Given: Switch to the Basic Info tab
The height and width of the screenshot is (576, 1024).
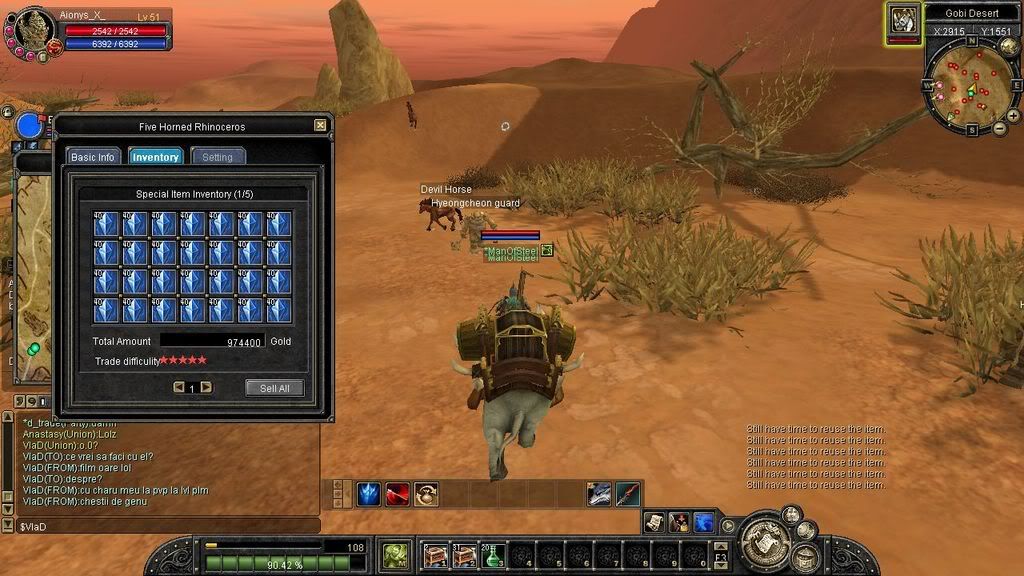Looking at the screenshot, I should [93, 157].
